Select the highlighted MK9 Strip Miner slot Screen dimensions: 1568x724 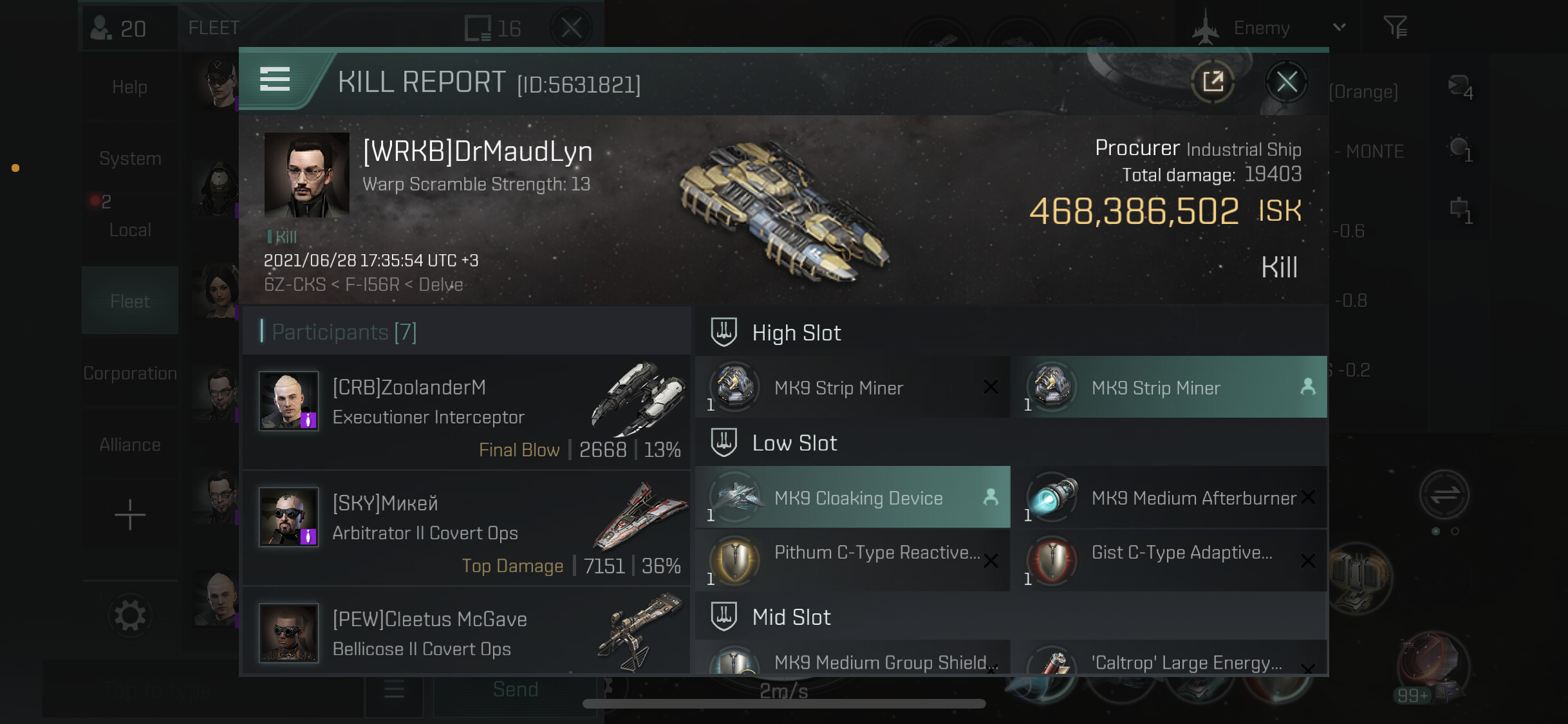[x=1170, y=387]
